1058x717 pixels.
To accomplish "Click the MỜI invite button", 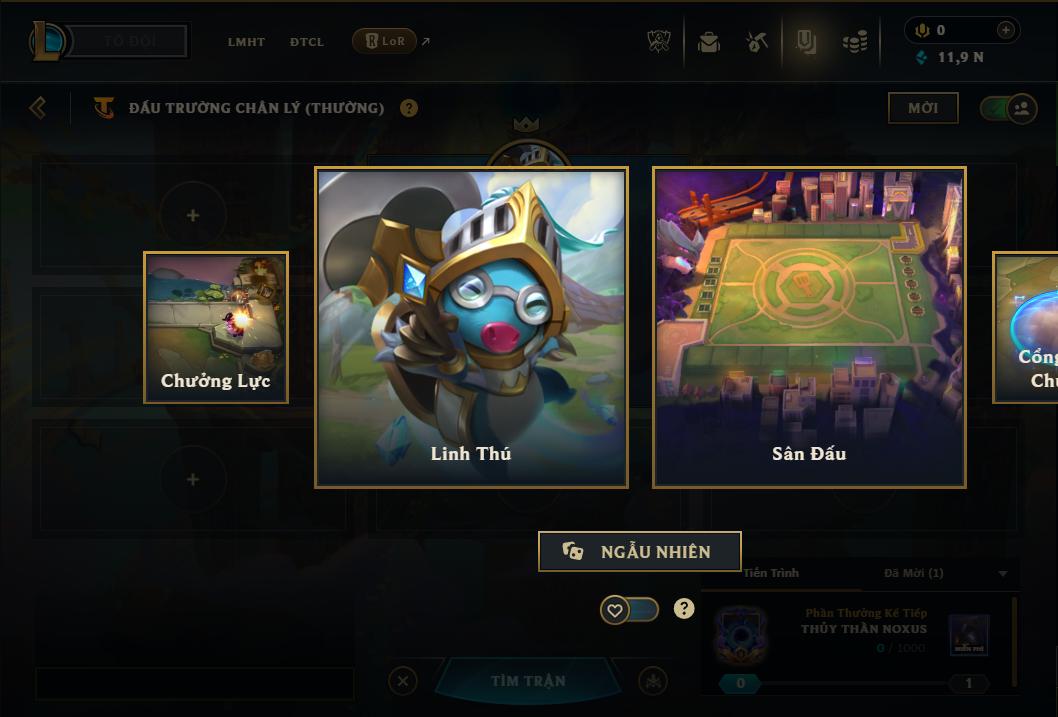I will (x=923, y=108).
